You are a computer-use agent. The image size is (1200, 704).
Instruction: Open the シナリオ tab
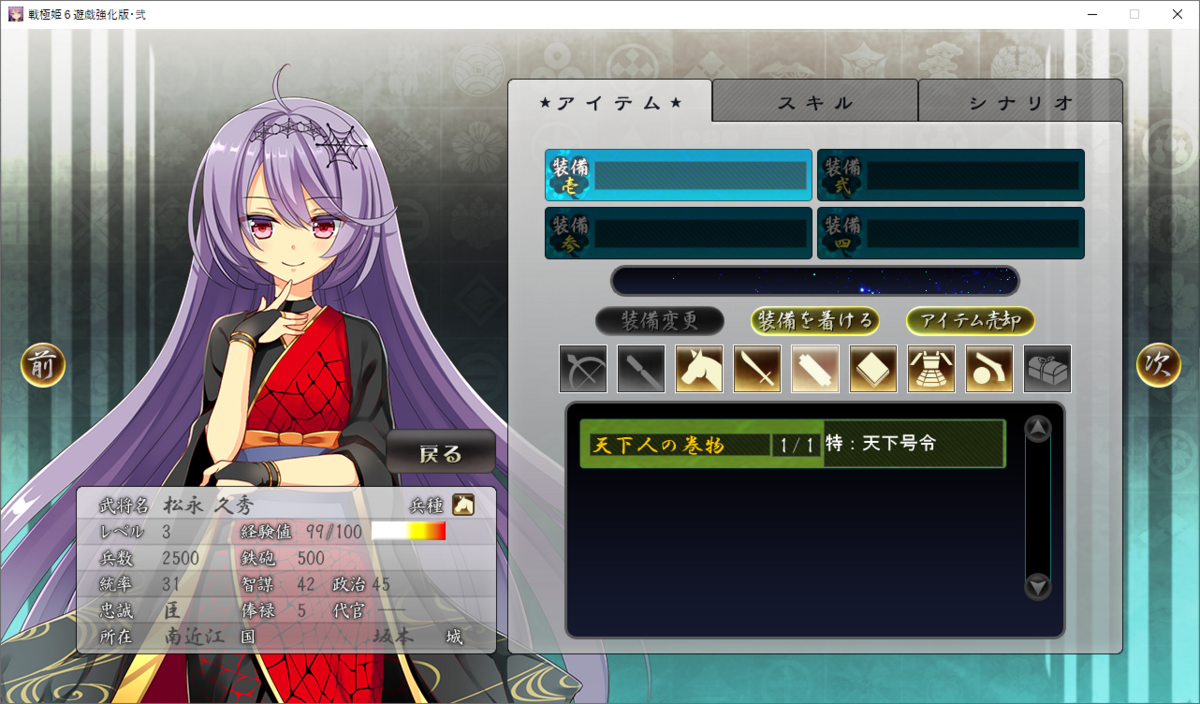tap(1020, 103)
